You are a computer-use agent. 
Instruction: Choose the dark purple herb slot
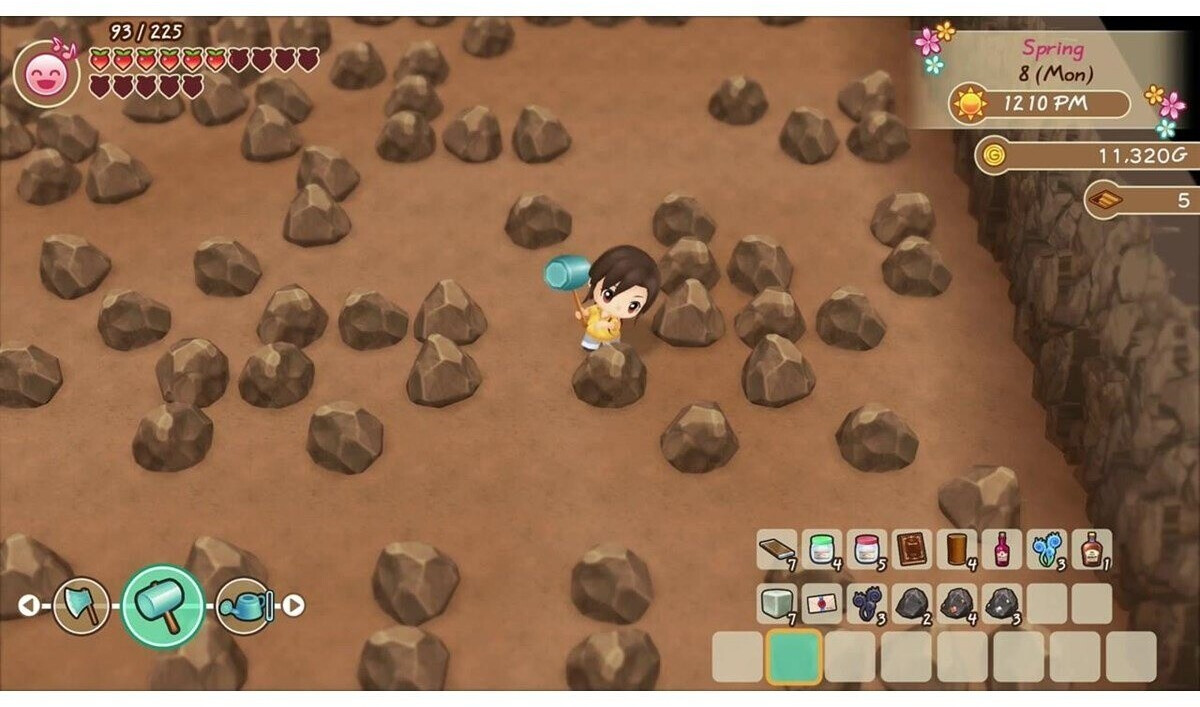867,603
